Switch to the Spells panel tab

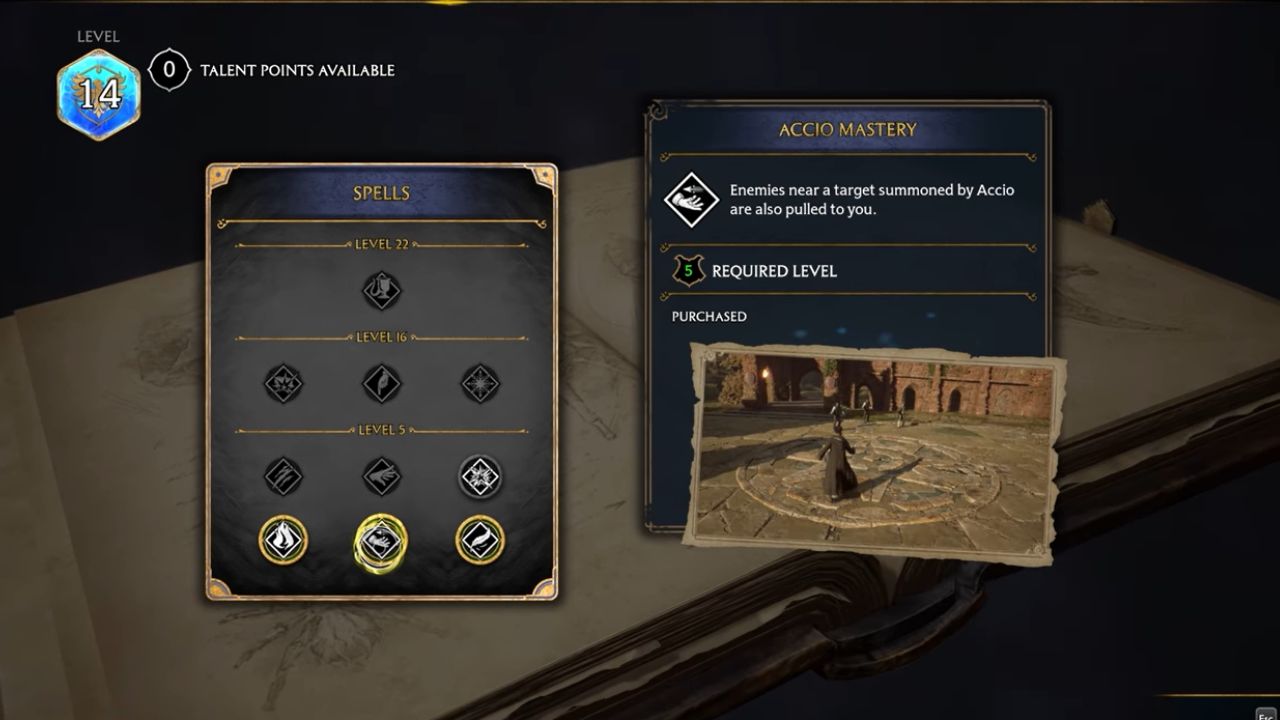382,193
